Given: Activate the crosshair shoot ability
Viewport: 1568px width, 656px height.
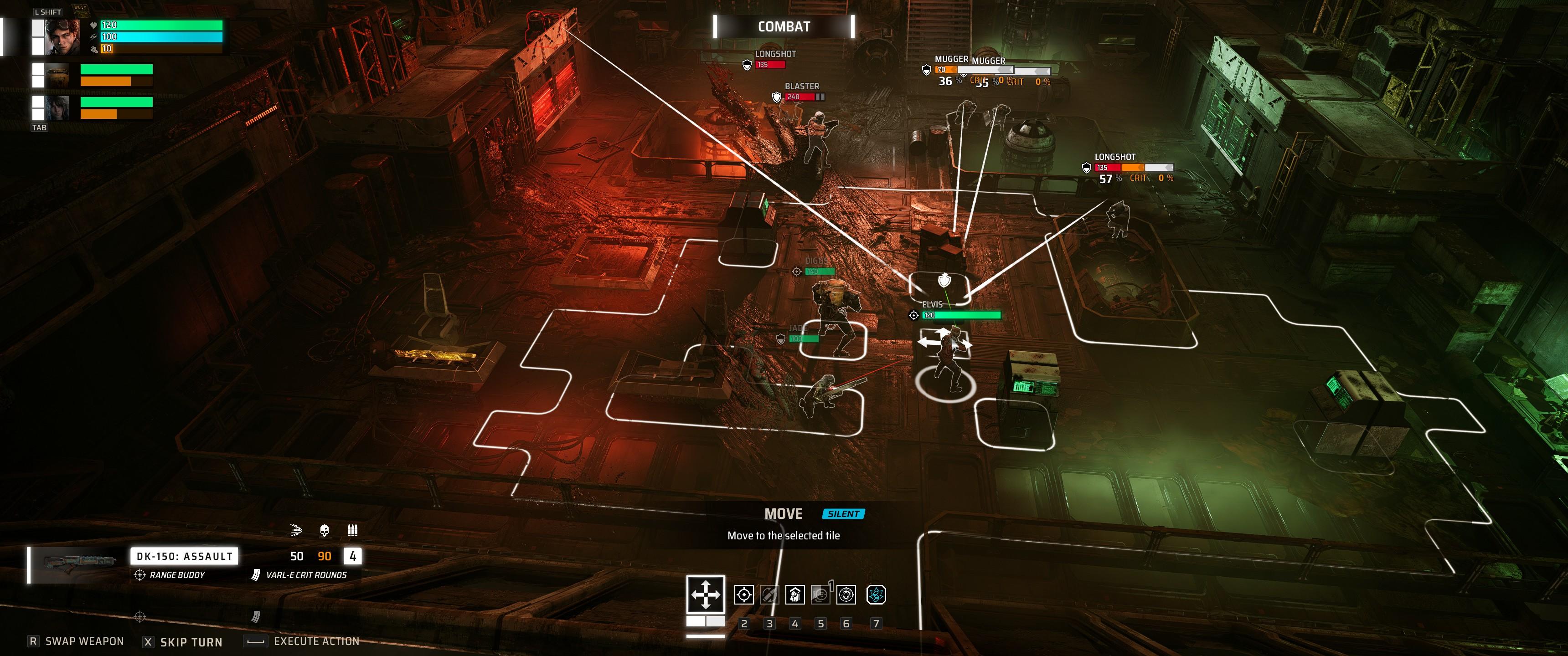Looking at the screenshot, I should point(744,594).
